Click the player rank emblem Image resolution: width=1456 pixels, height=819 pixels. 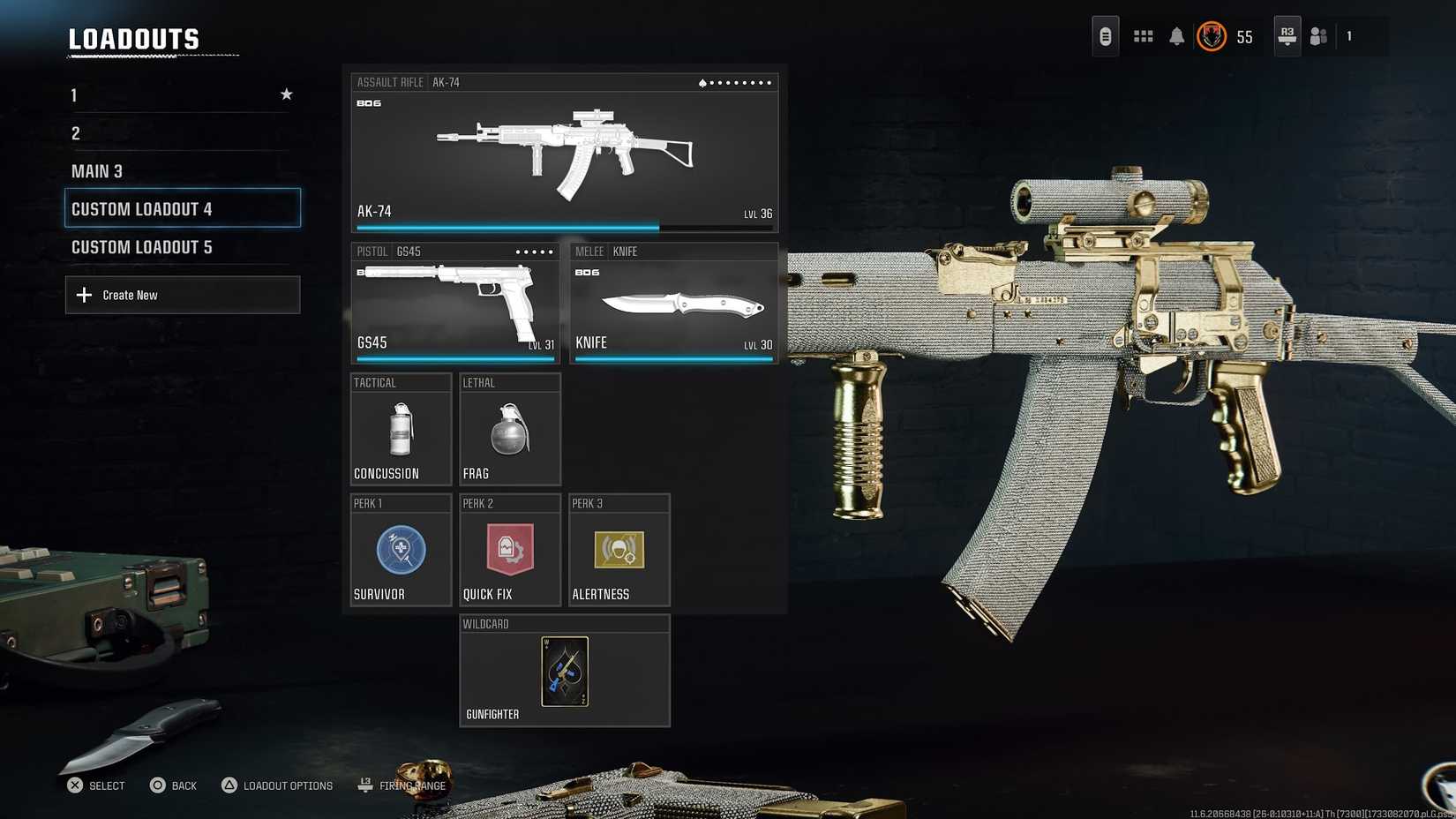click(x=1212, y=36)
